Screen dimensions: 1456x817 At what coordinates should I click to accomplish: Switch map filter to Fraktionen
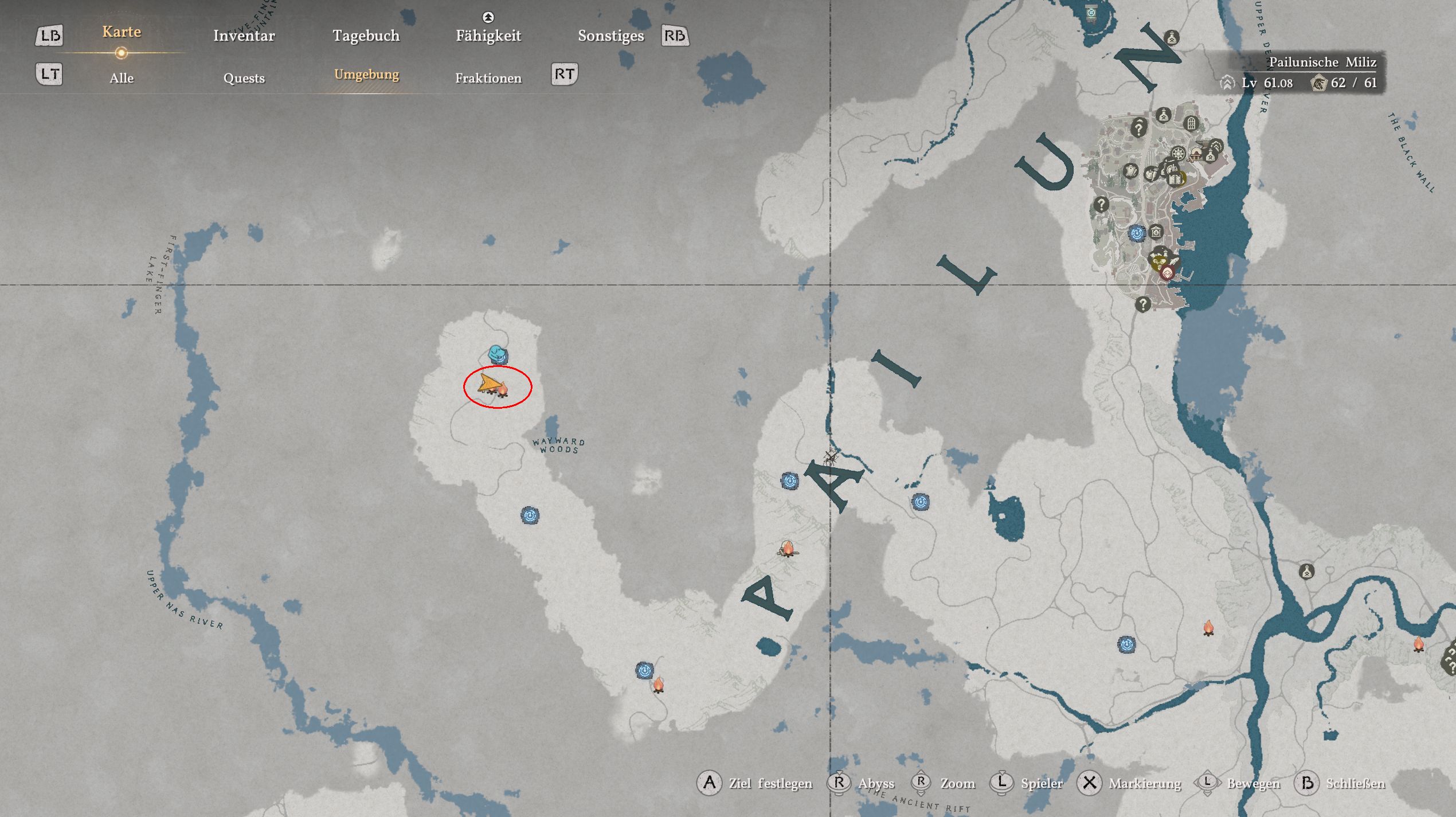point(488,78)
